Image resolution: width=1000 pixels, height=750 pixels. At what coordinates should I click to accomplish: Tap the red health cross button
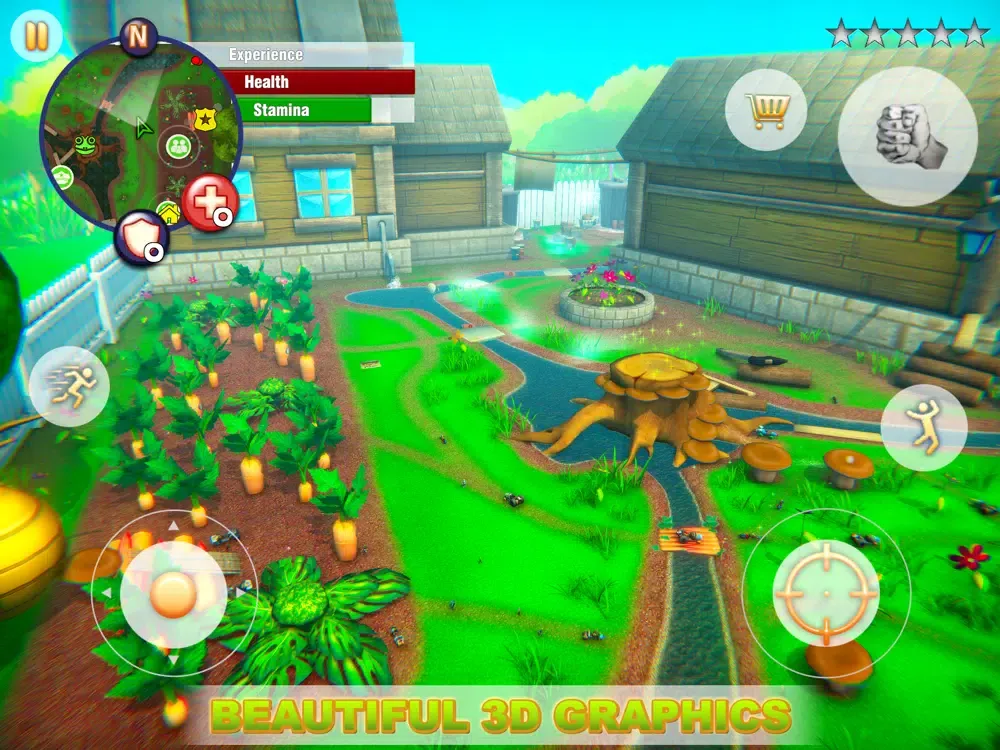tap(209, 201)
